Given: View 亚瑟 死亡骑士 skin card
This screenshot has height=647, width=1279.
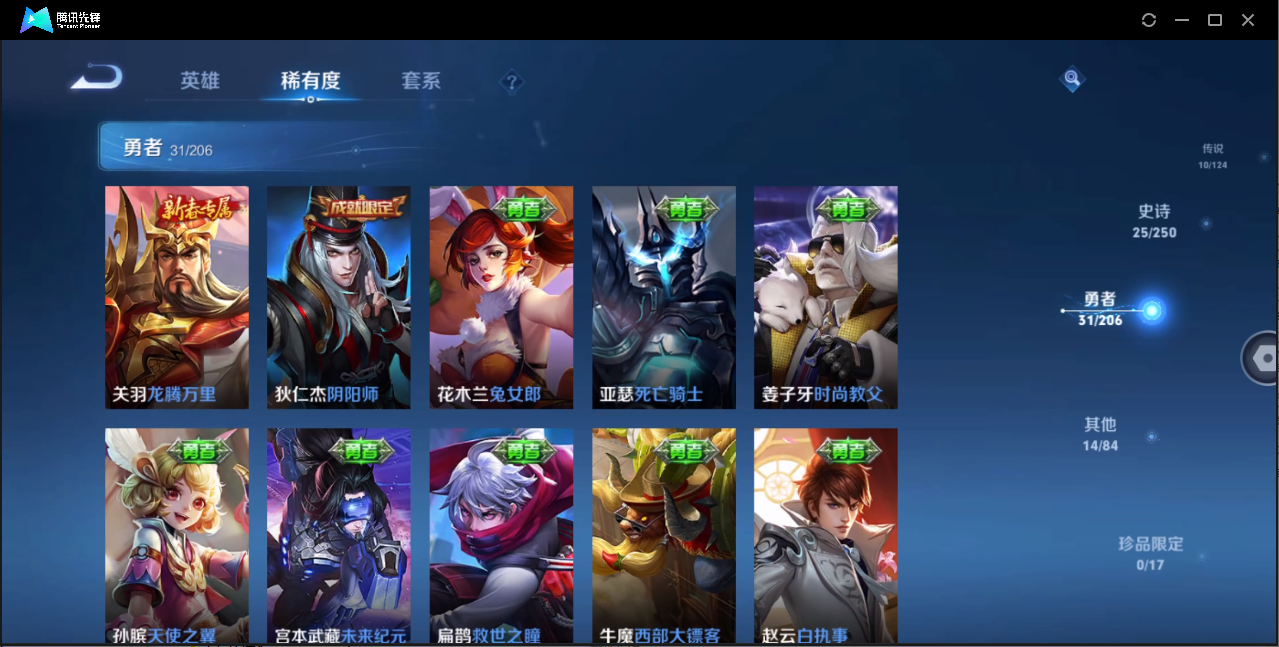Looking at the screenshot, I should 664,297.
